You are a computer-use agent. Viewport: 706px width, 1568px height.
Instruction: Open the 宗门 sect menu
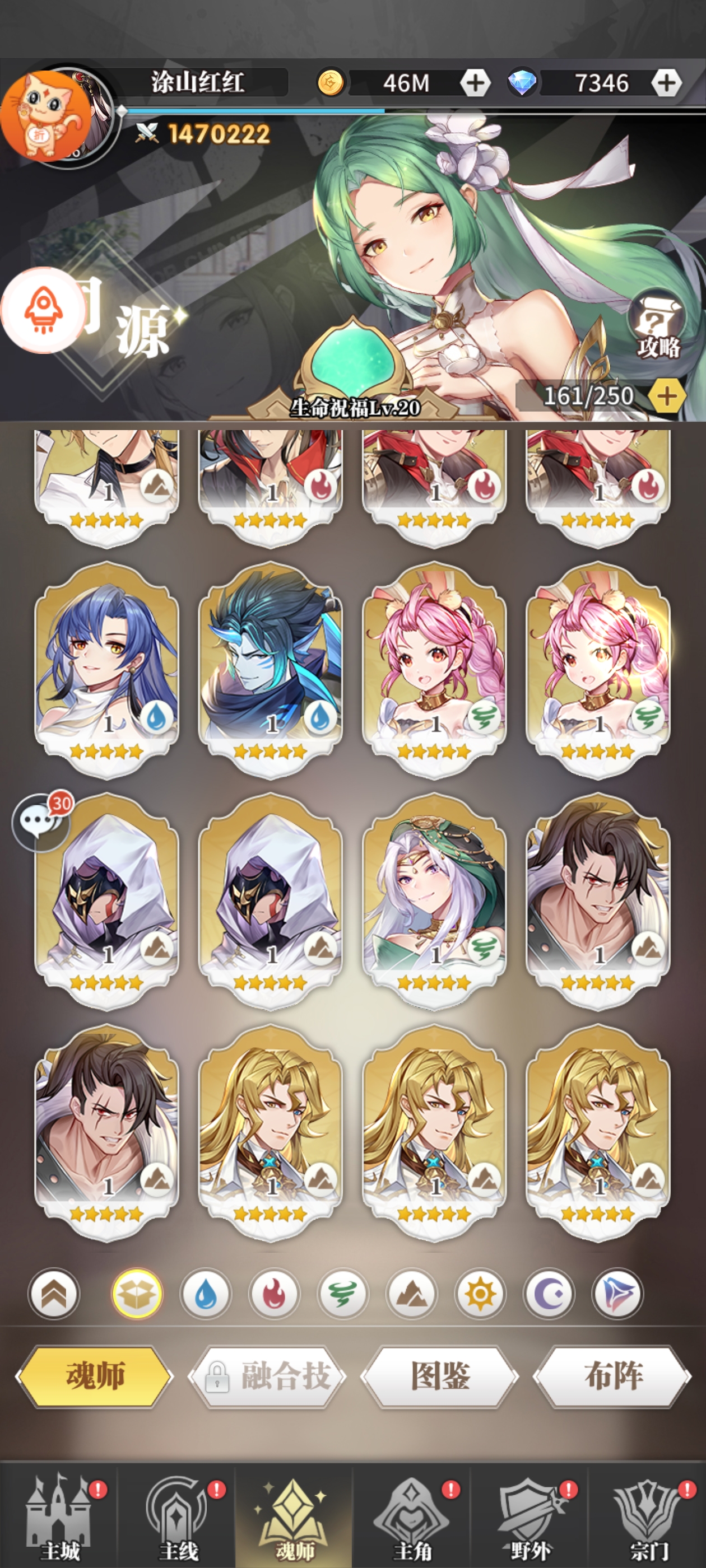coord(649,1519)
